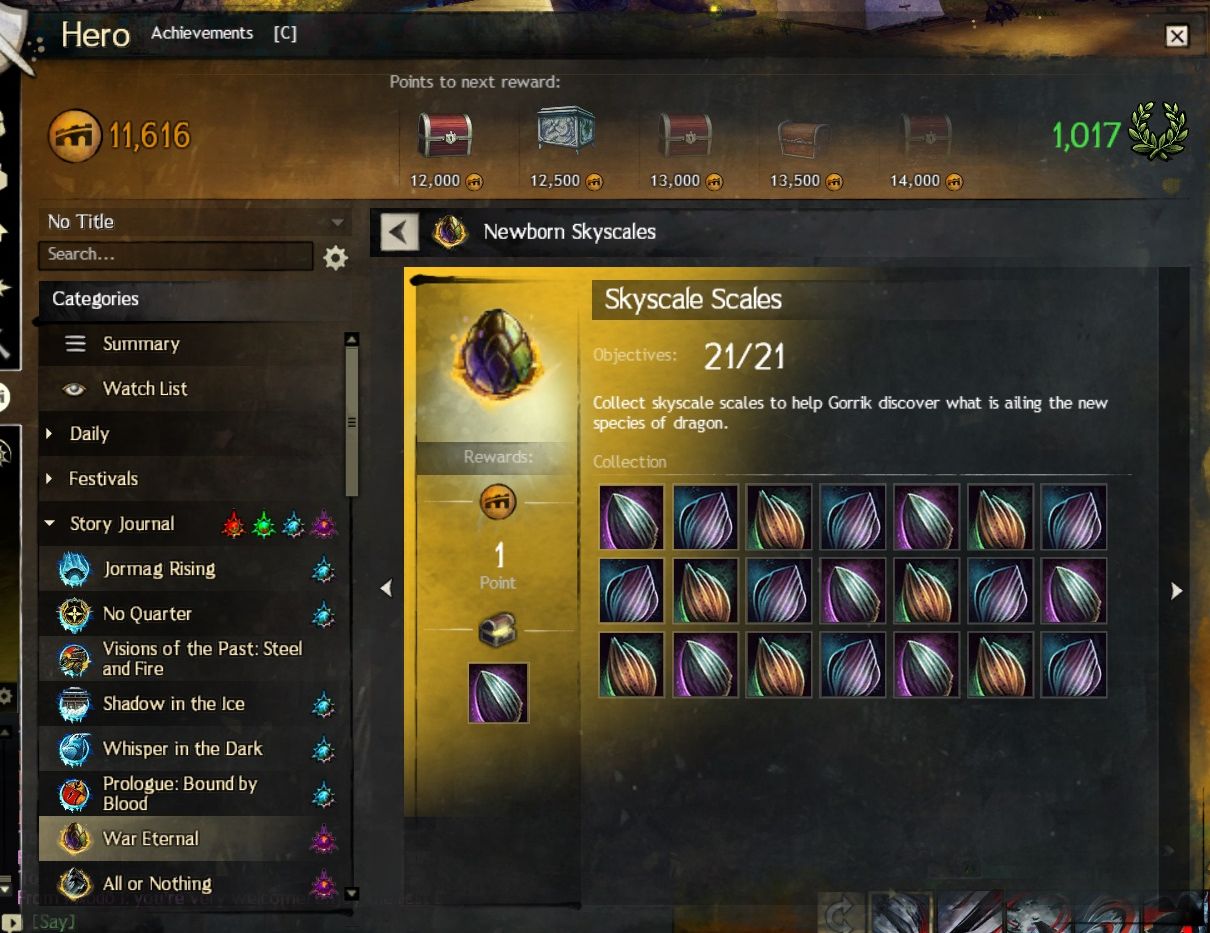This screenshot has height=933, width=1210.
Task: Select Prologue: Bound by Blood entry
Action: click(180, 794)
